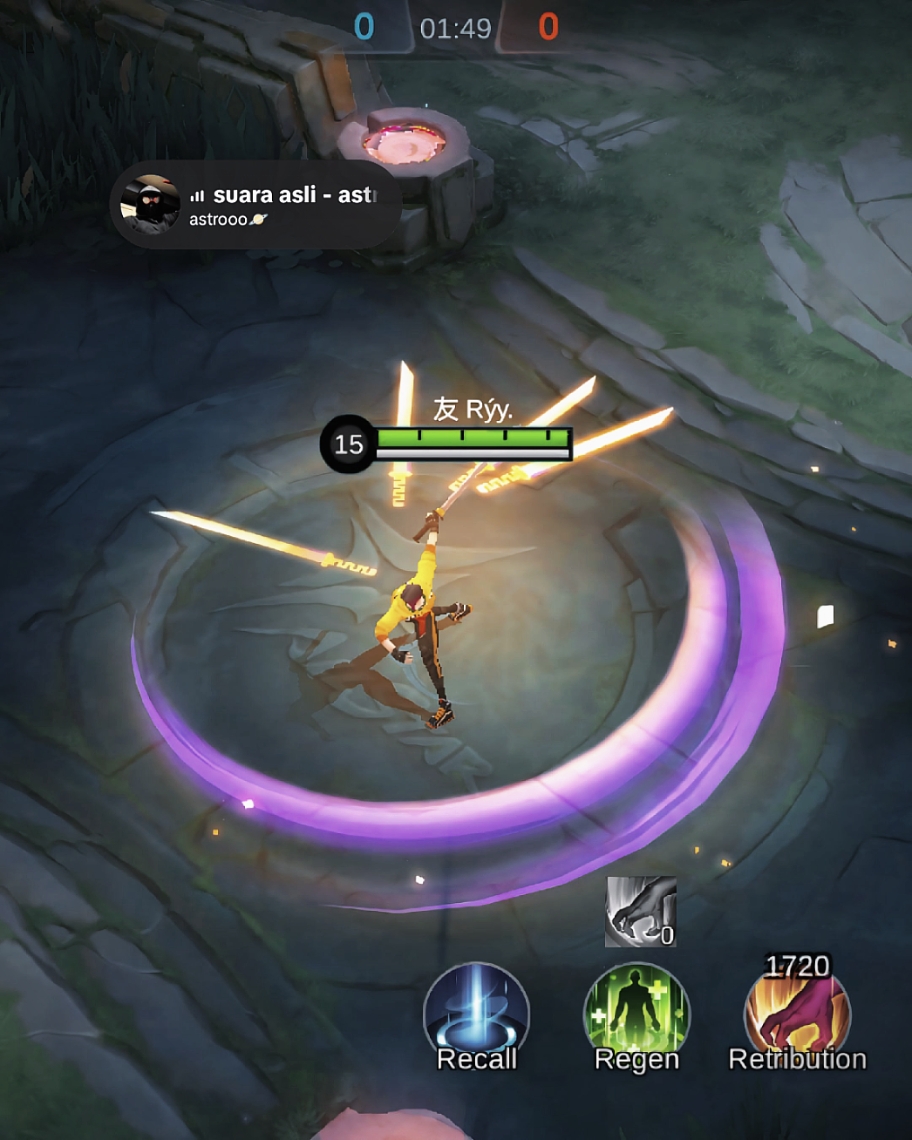Cast the Retribution battle spell
The image size is (912, 1140).
click(x=797, y=1014)
